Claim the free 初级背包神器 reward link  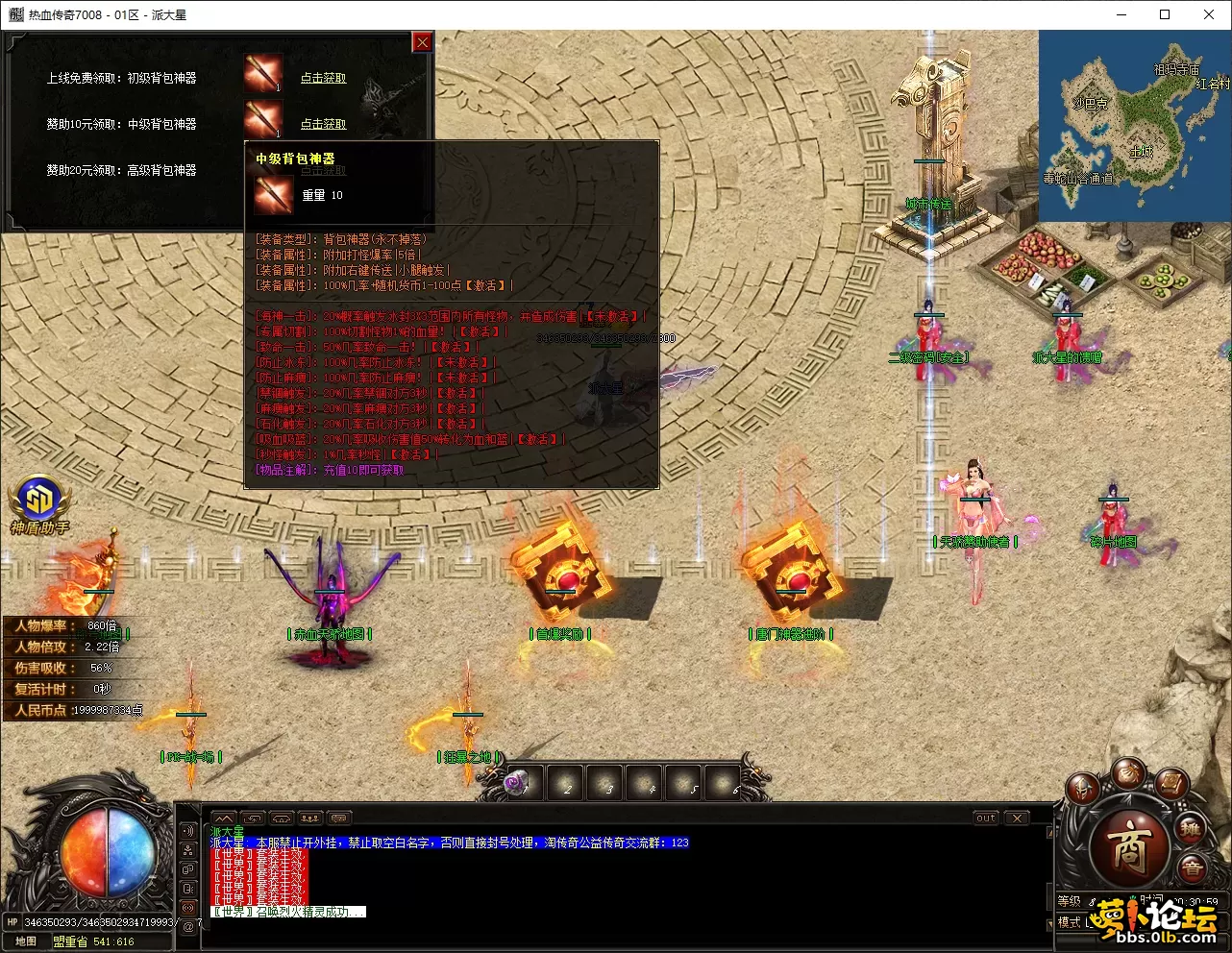coord(323,79)
